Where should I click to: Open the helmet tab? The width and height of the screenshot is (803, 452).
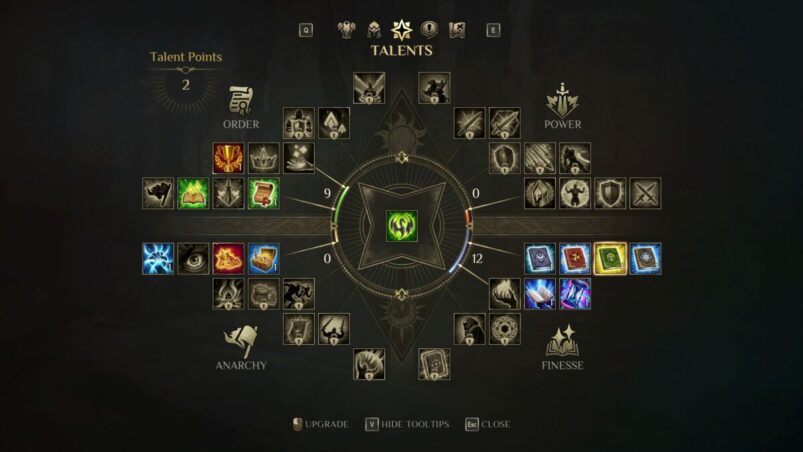[x=375, y=29]
